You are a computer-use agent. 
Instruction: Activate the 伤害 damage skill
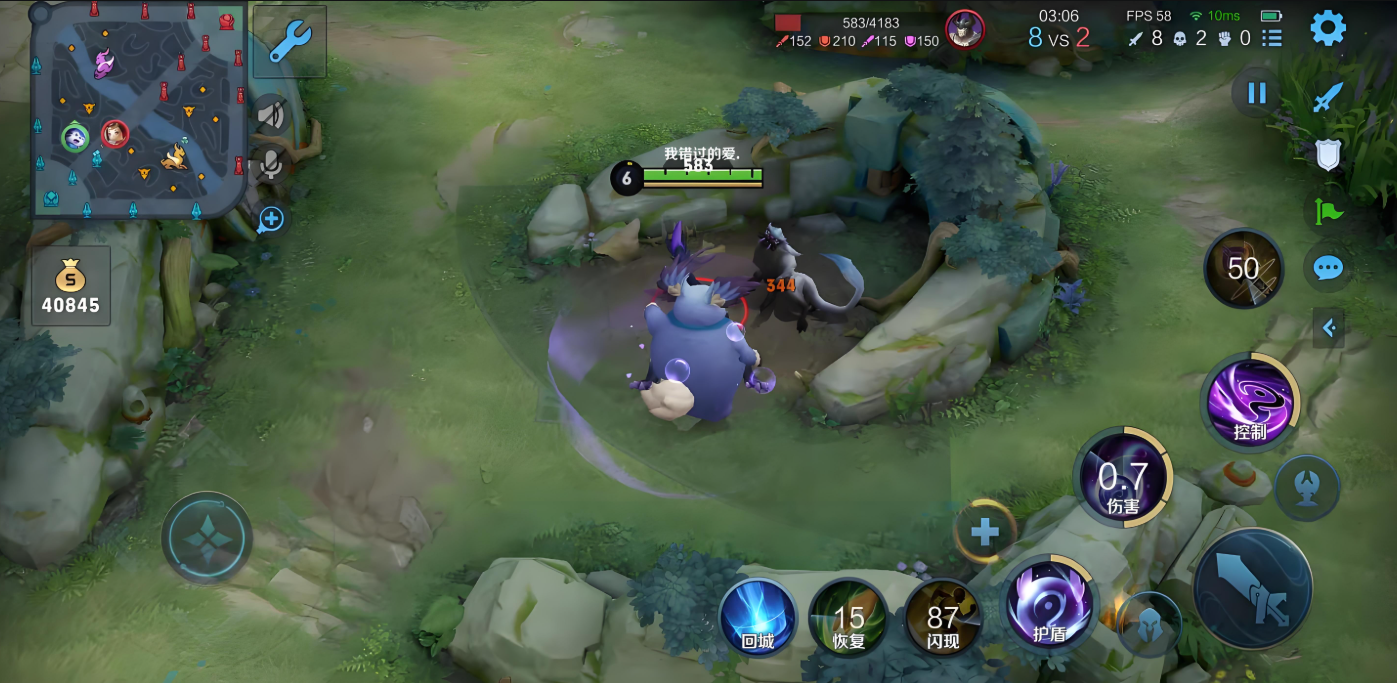pos(1123,479)
